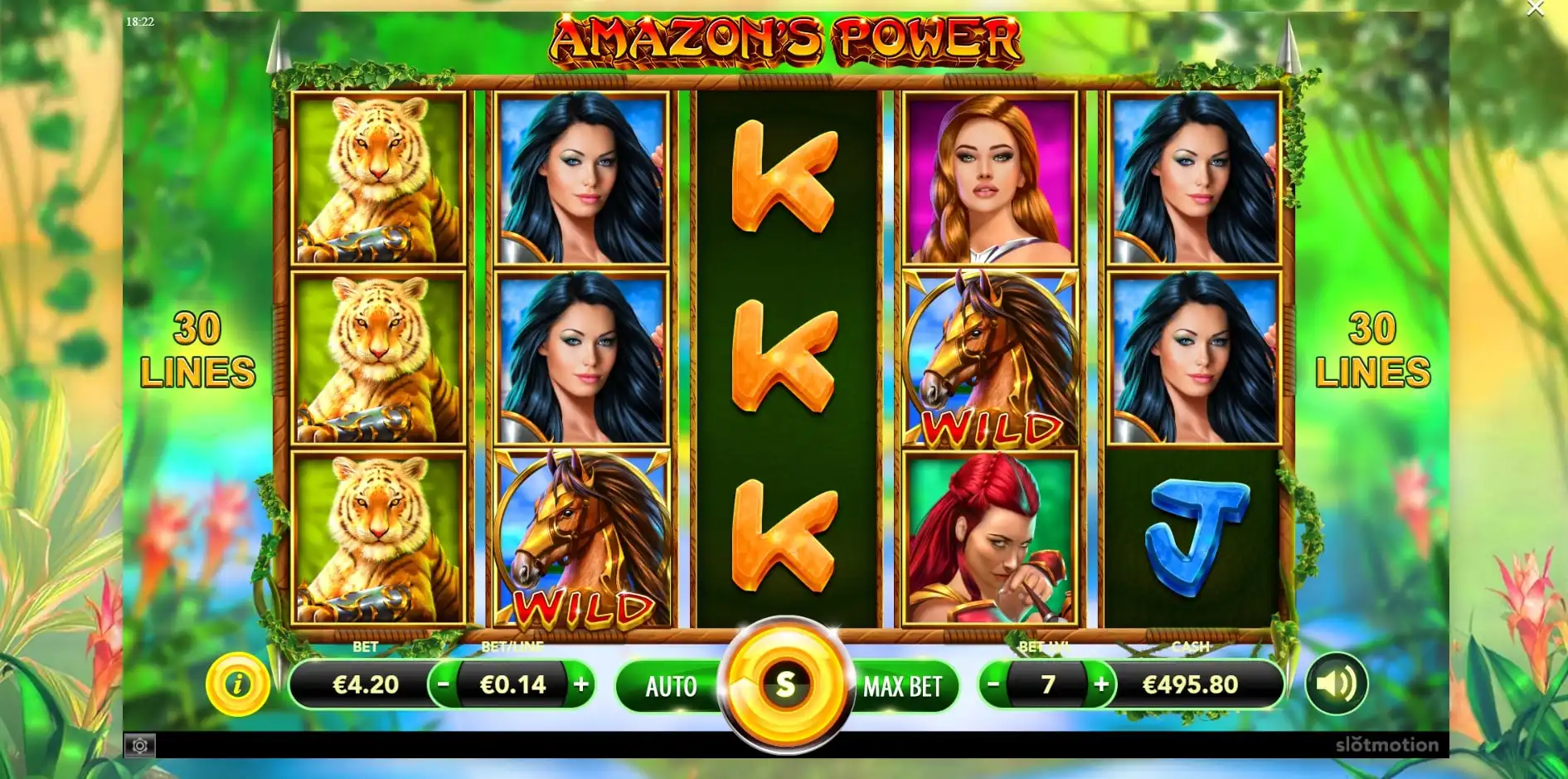Toggle the sound speaker button

point(1336,684)
